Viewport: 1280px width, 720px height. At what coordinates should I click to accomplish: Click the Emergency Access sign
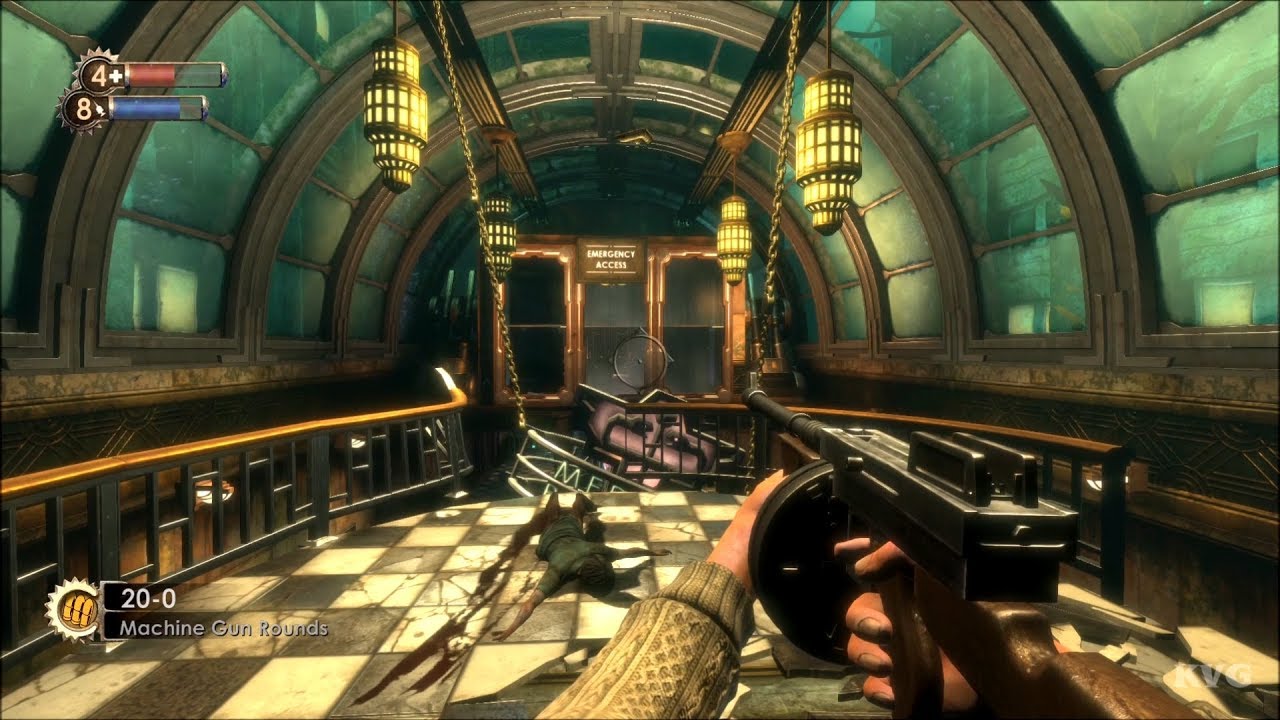[x=611, y=259]
